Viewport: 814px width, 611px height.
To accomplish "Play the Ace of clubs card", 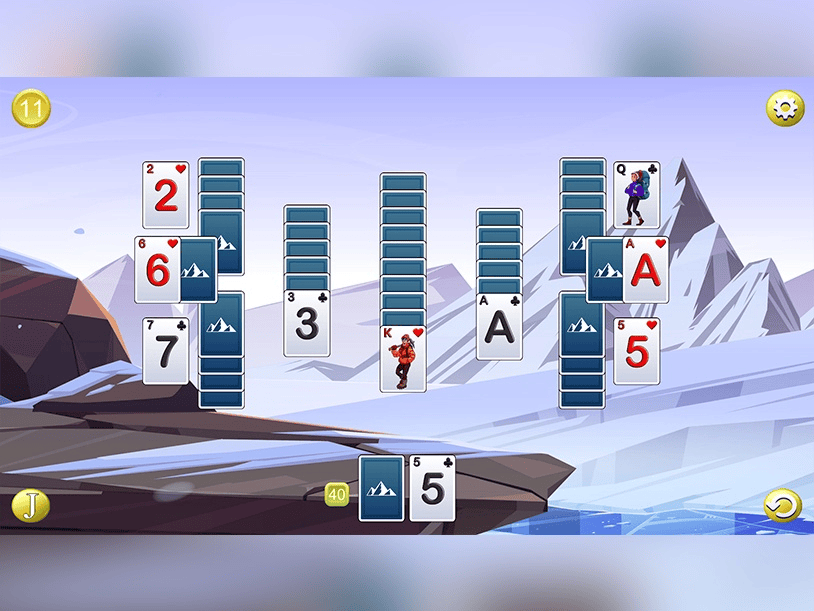I will (498, 326).
